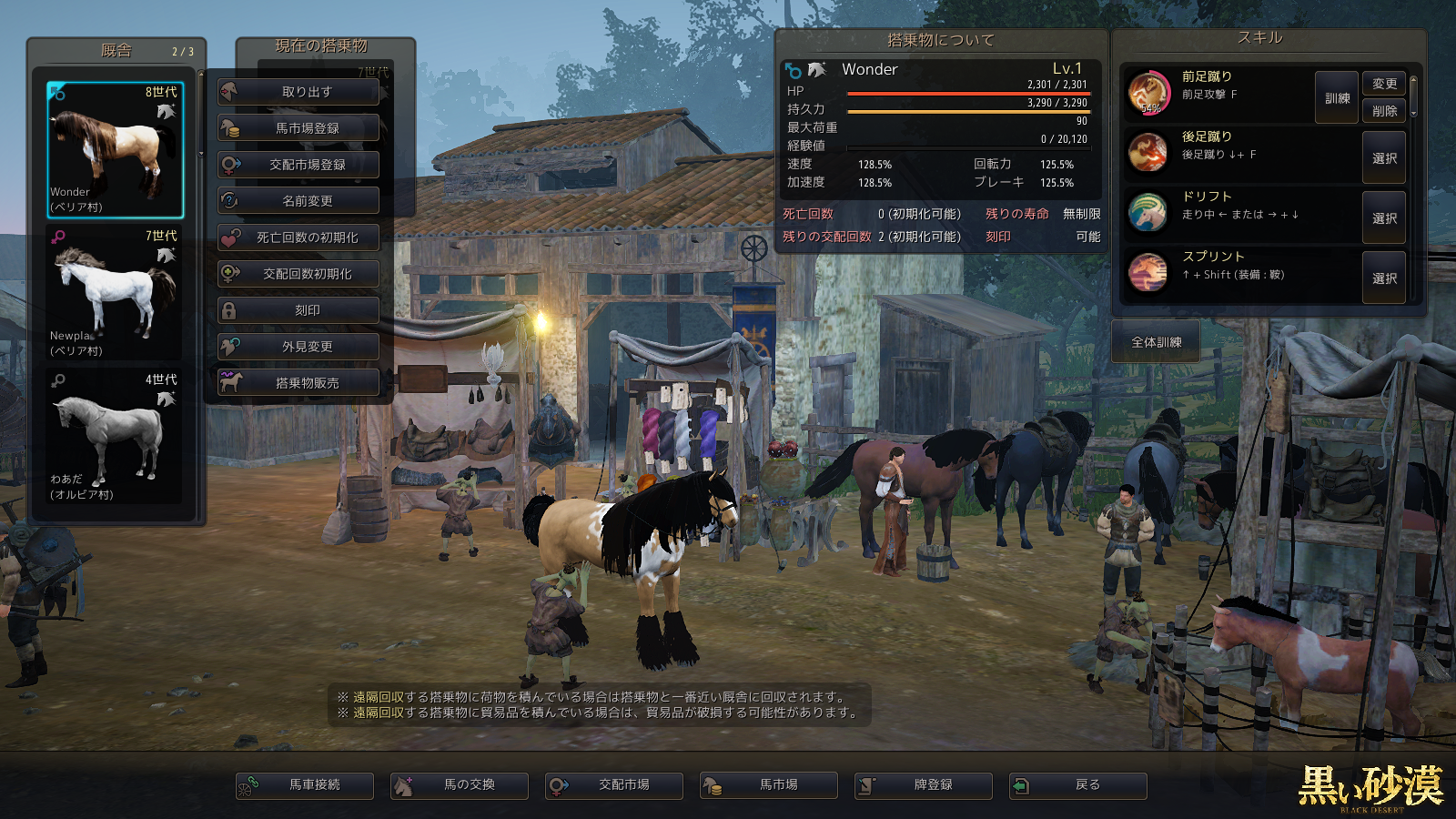Go back with the 戻る button
This screenshot has height=819, width=1456.
[x=1078, y=785]
